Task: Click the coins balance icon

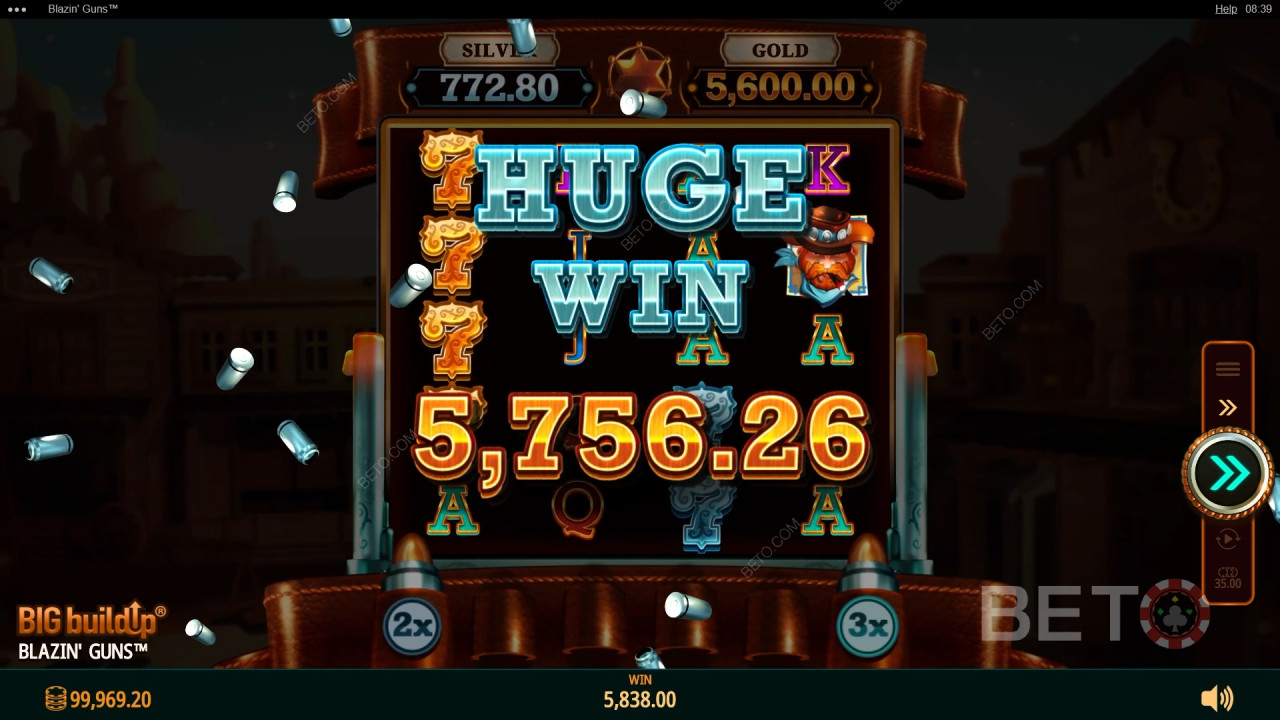Action: [54, 699]
